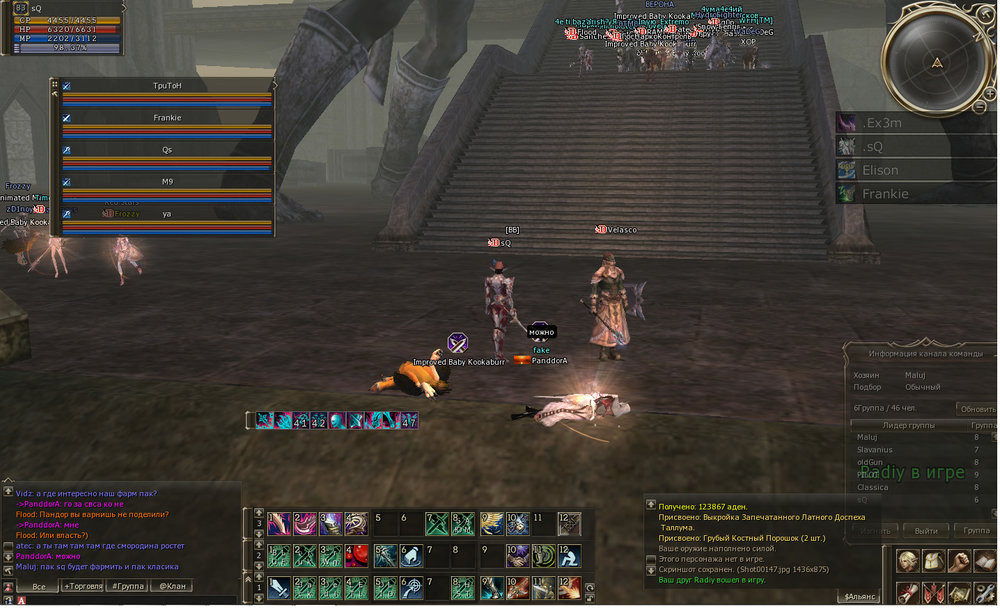Switch chat to the Все tab
Screen dimensions: 1000x609
point(38,586)
